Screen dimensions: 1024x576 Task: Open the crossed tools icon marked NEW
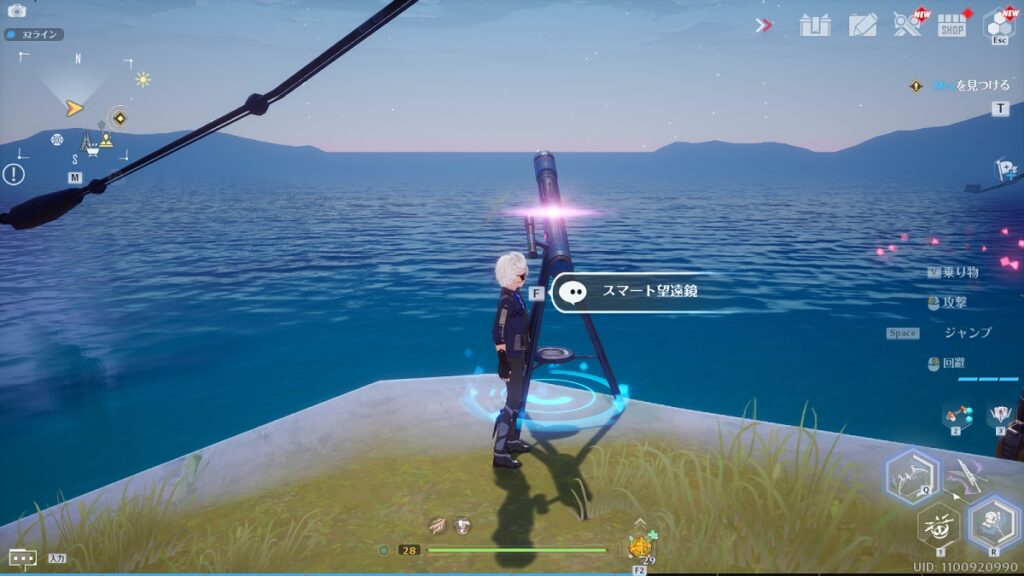tap(908, 24)
